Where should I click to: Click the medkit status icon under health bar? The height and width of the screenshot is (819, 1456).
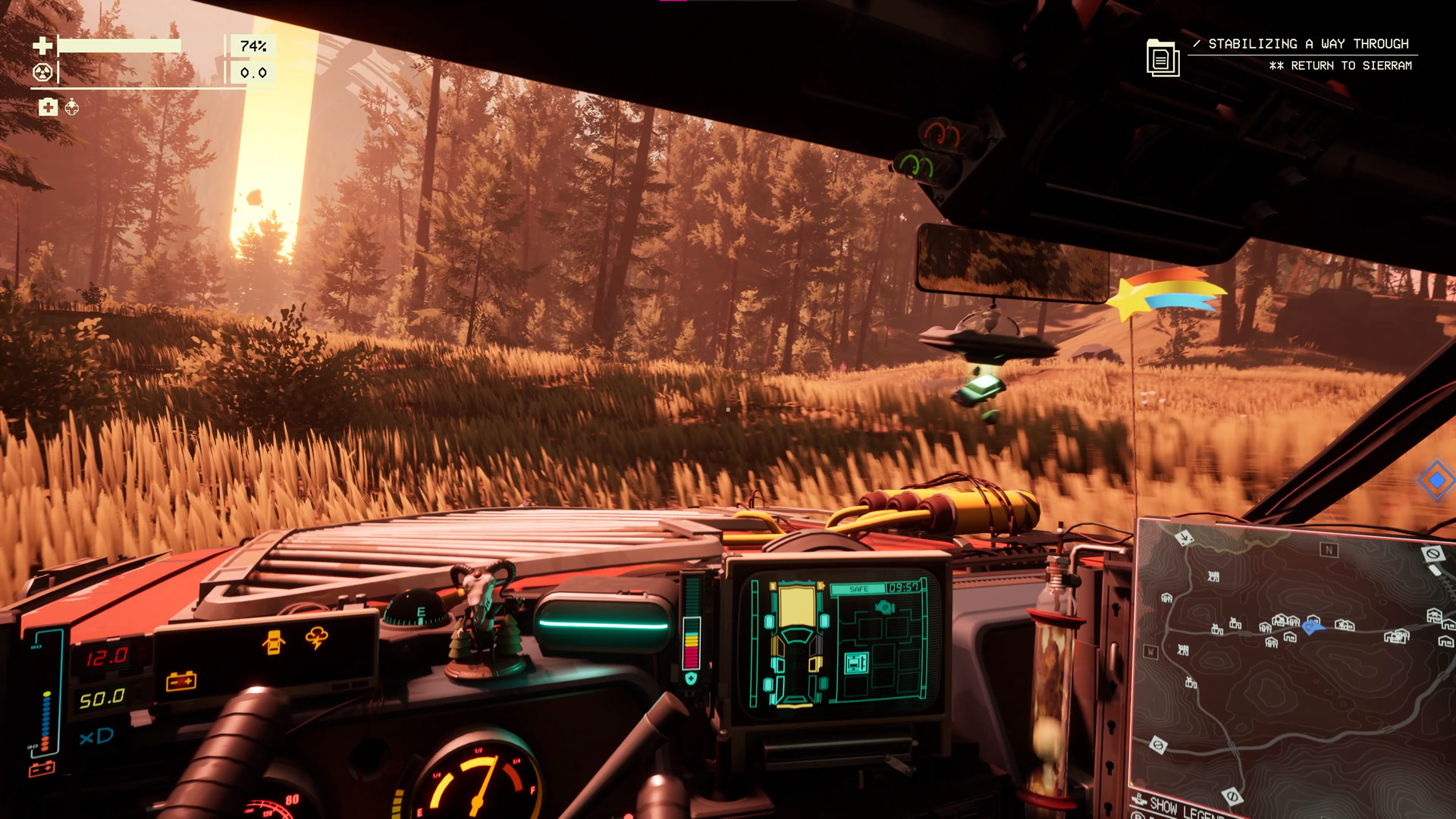[48, 107]
